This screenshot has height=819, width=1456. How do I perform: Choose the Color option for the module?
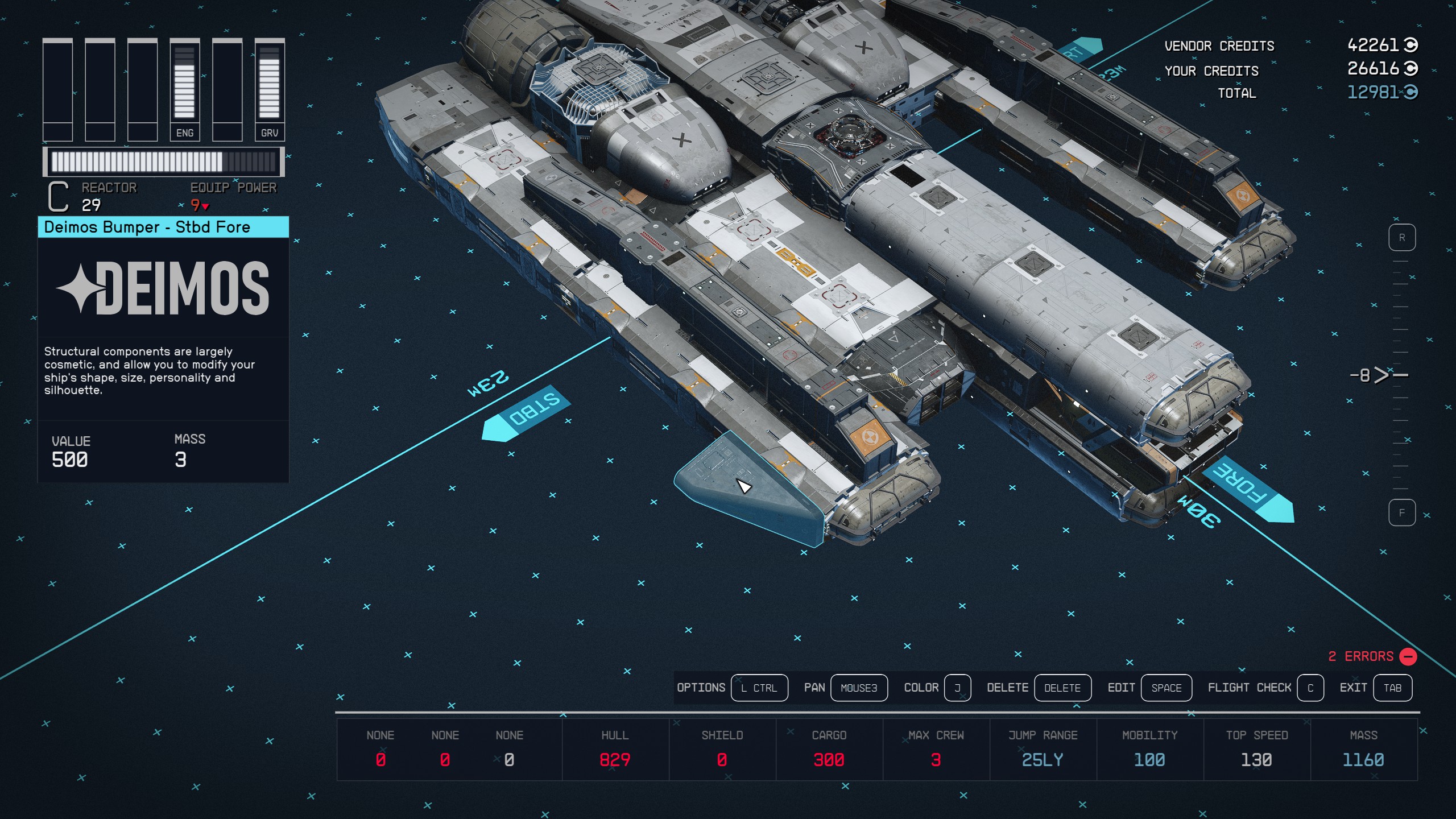point(957,688)
